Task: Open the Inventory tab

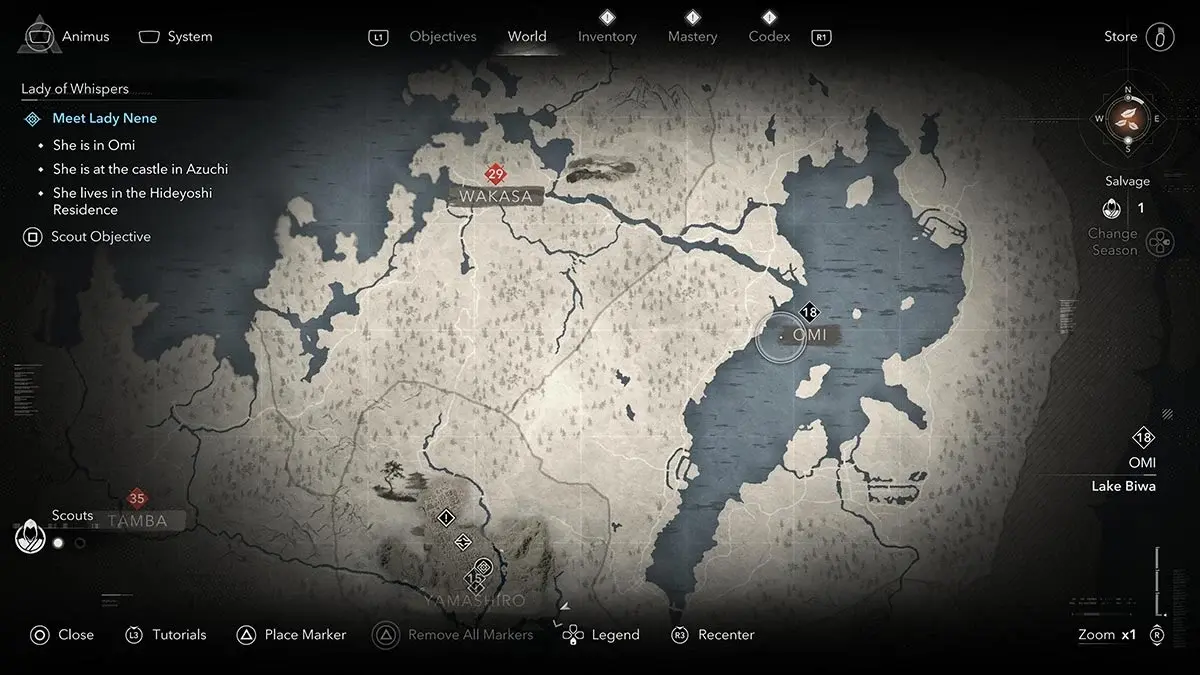Action: pyautogui.click(x=607, y=37)
